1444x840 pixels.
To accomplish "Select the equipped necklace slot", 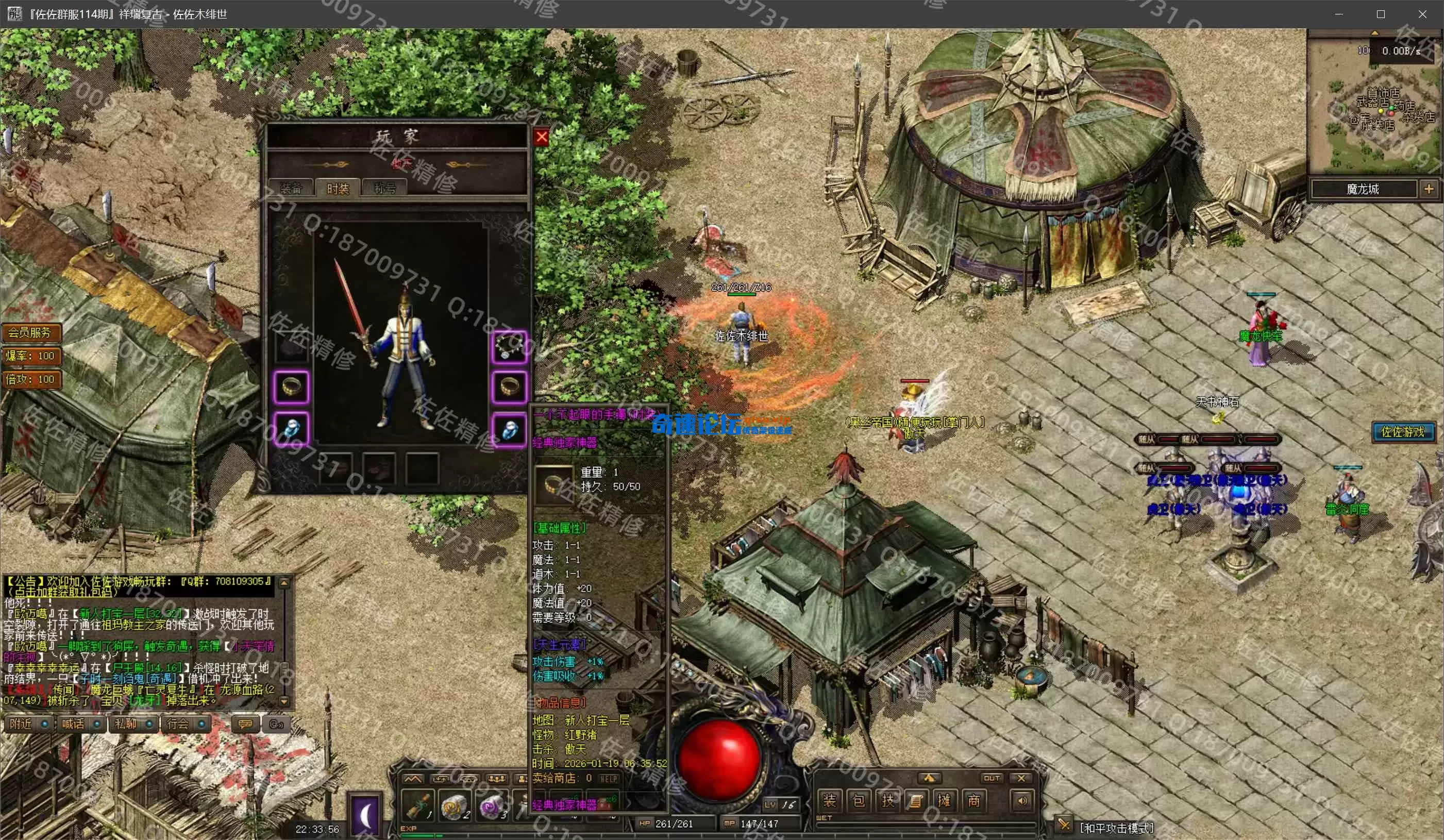I will pyautogui.click(x=509, y=346).
